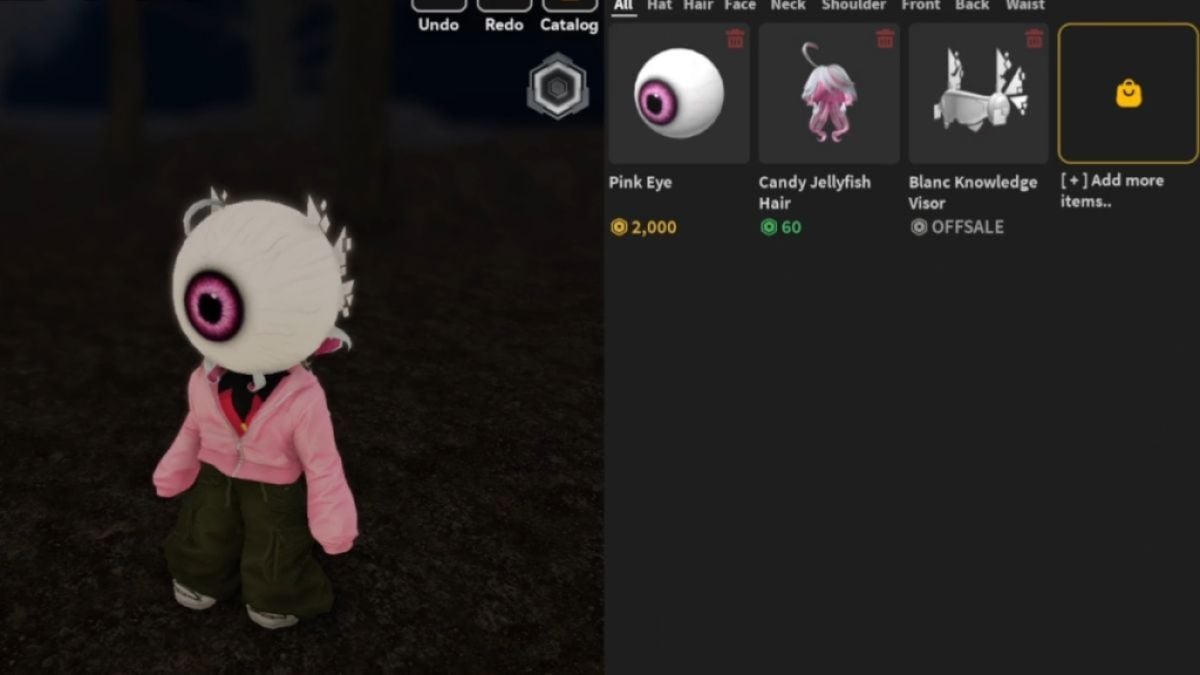Image resolution: width=1200 pixels, height=675 pixels.
Task: Choose the Front category tab
Action: [921, 5]
